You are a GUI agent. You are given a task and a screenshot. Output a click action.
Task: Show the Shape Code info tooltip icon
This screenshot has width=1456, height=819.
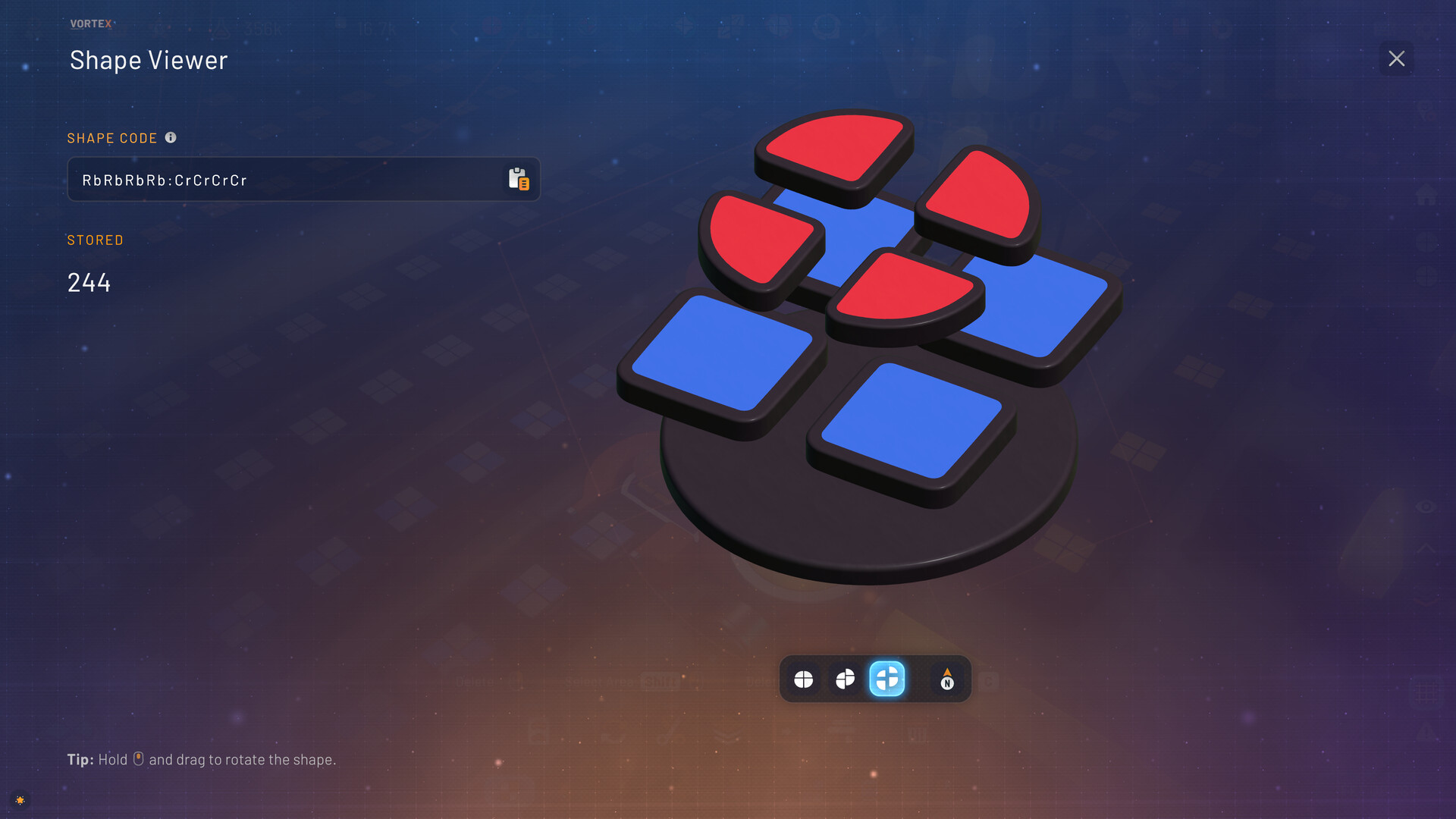click(x=171, y=137)
